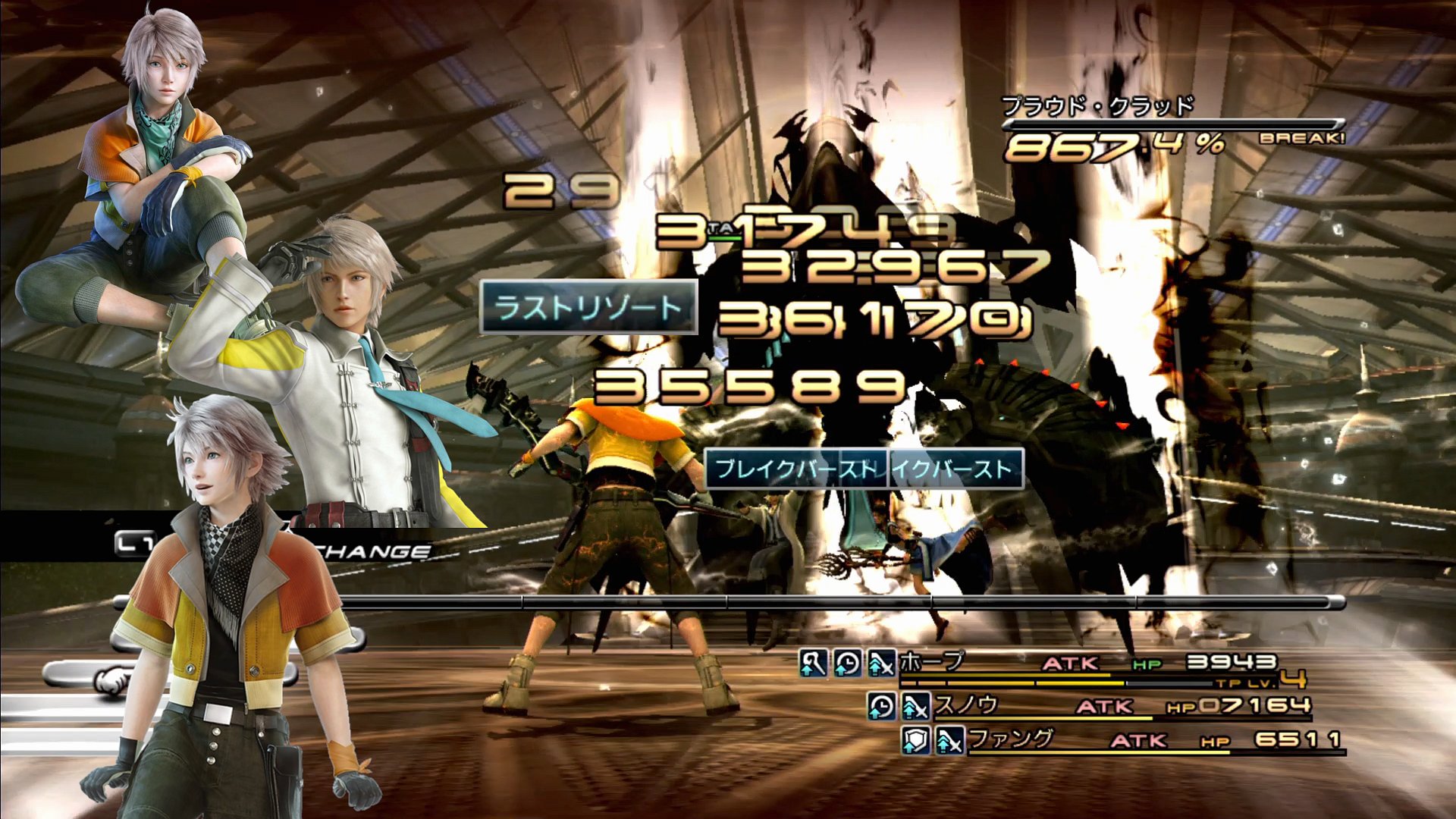This screenshot has height=819, width=1456.
Task: Check the clock Haste icon beside Hope
Action: pyautogui.click(x=847, y=664)
